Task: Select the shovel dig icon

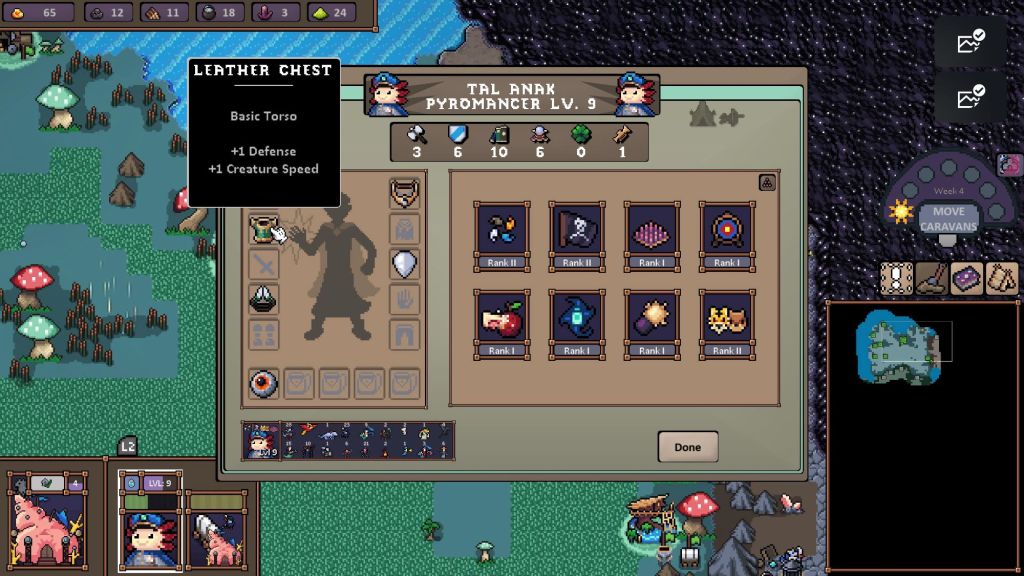Action: (x=932, y=278)
